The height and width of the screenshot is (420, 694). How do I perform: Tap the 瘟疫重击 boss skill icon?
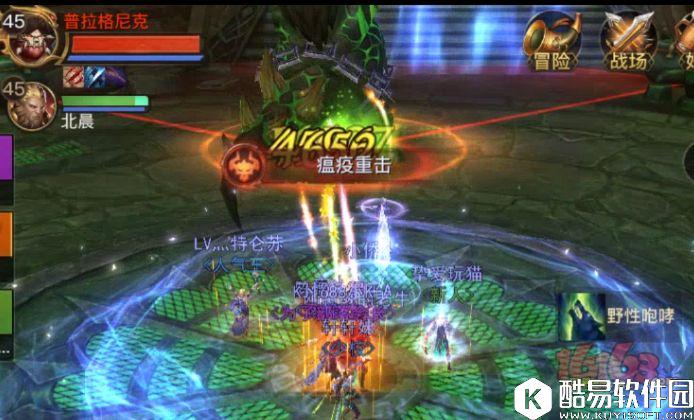(244, 165)
